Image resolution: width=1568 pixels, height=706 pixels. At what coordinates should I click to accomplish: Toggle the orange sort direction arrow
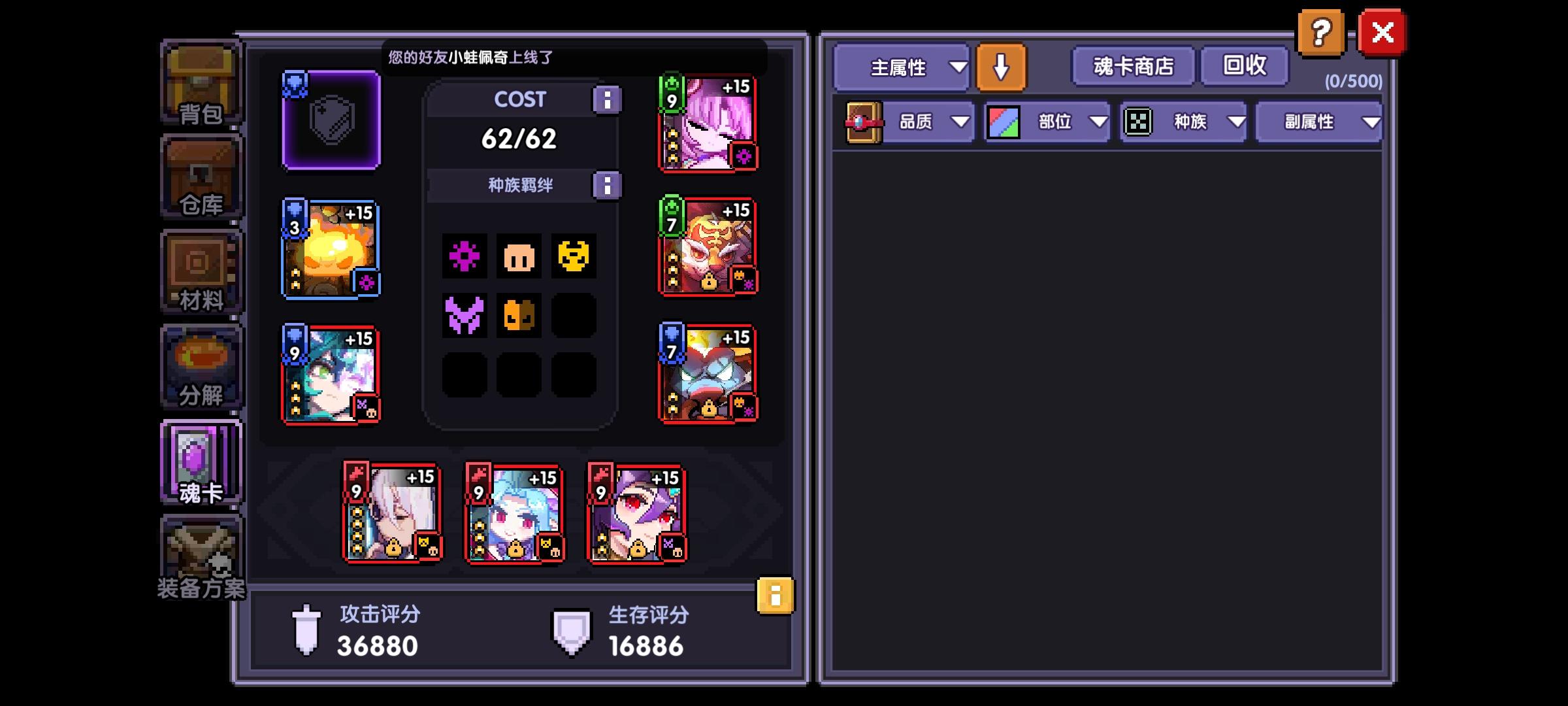[1003, 67]
